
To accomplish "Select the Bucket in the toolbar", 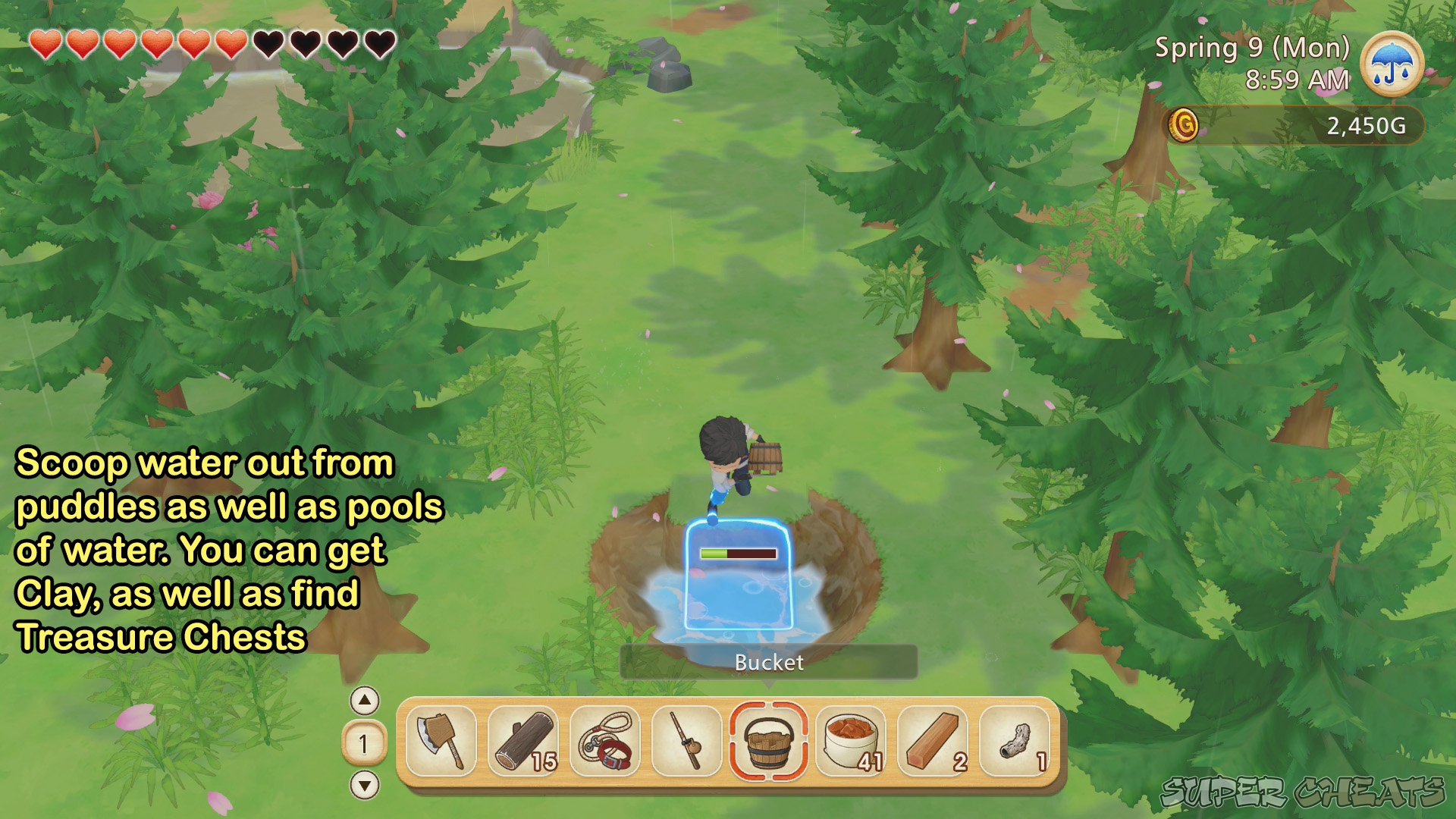I will coord(768,742).
